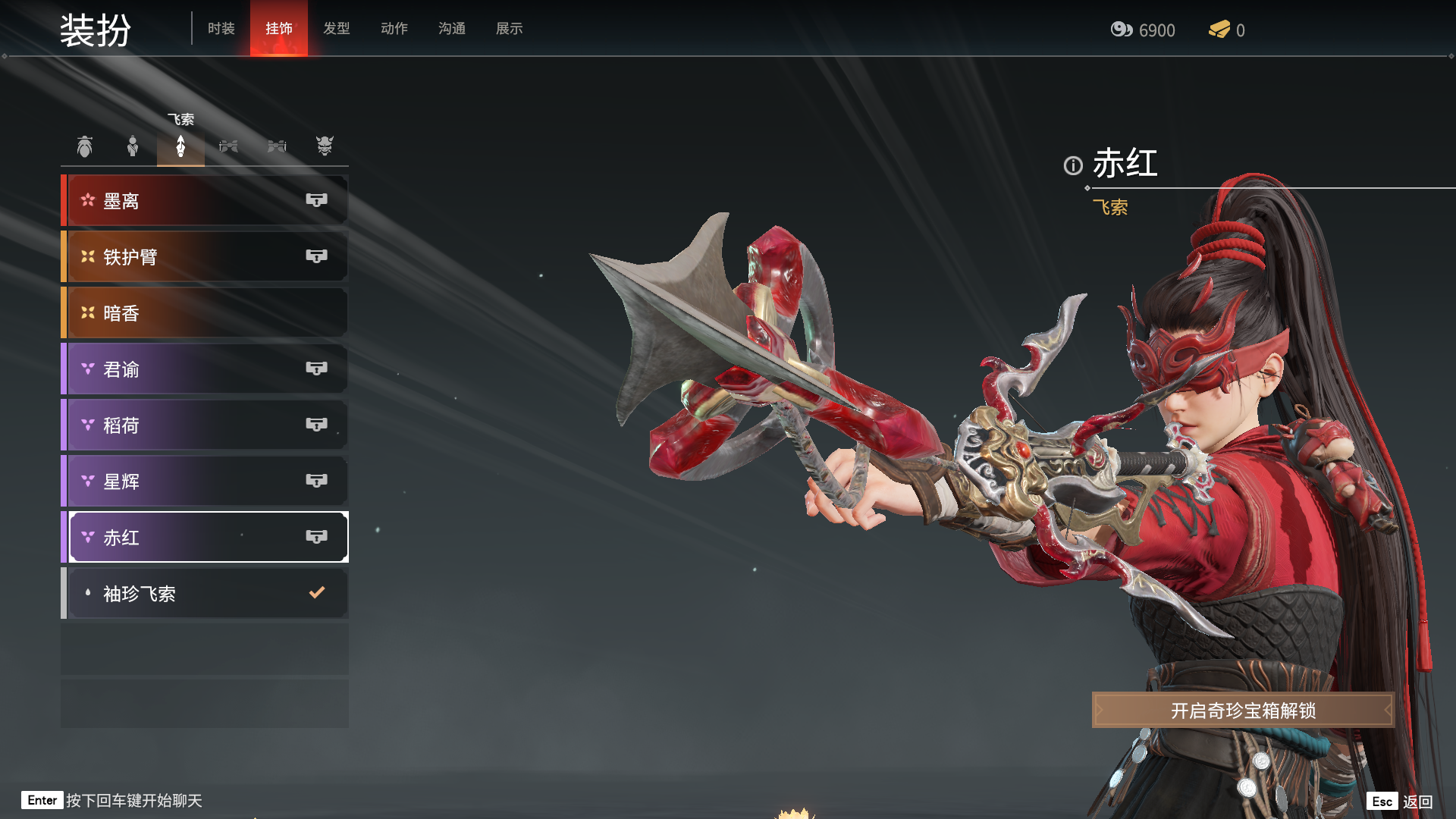
Task: Select the 挂饰 tab
Action: click(x=279, y=29)
